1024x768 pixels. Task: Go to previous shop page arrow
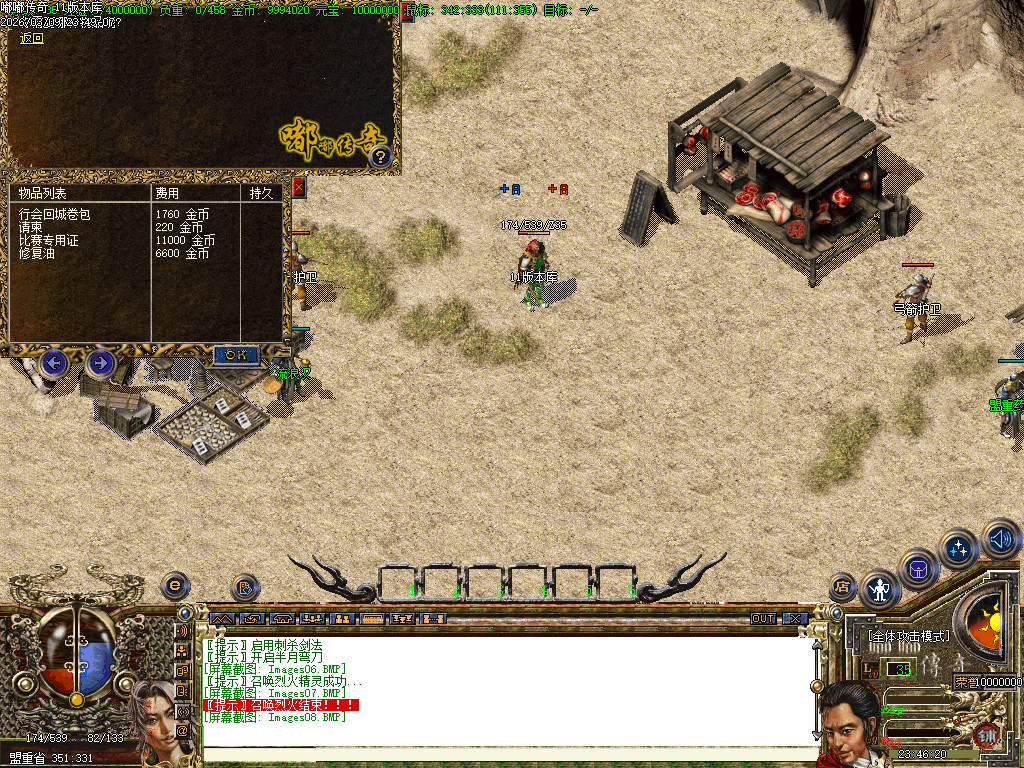click(55, 362)
